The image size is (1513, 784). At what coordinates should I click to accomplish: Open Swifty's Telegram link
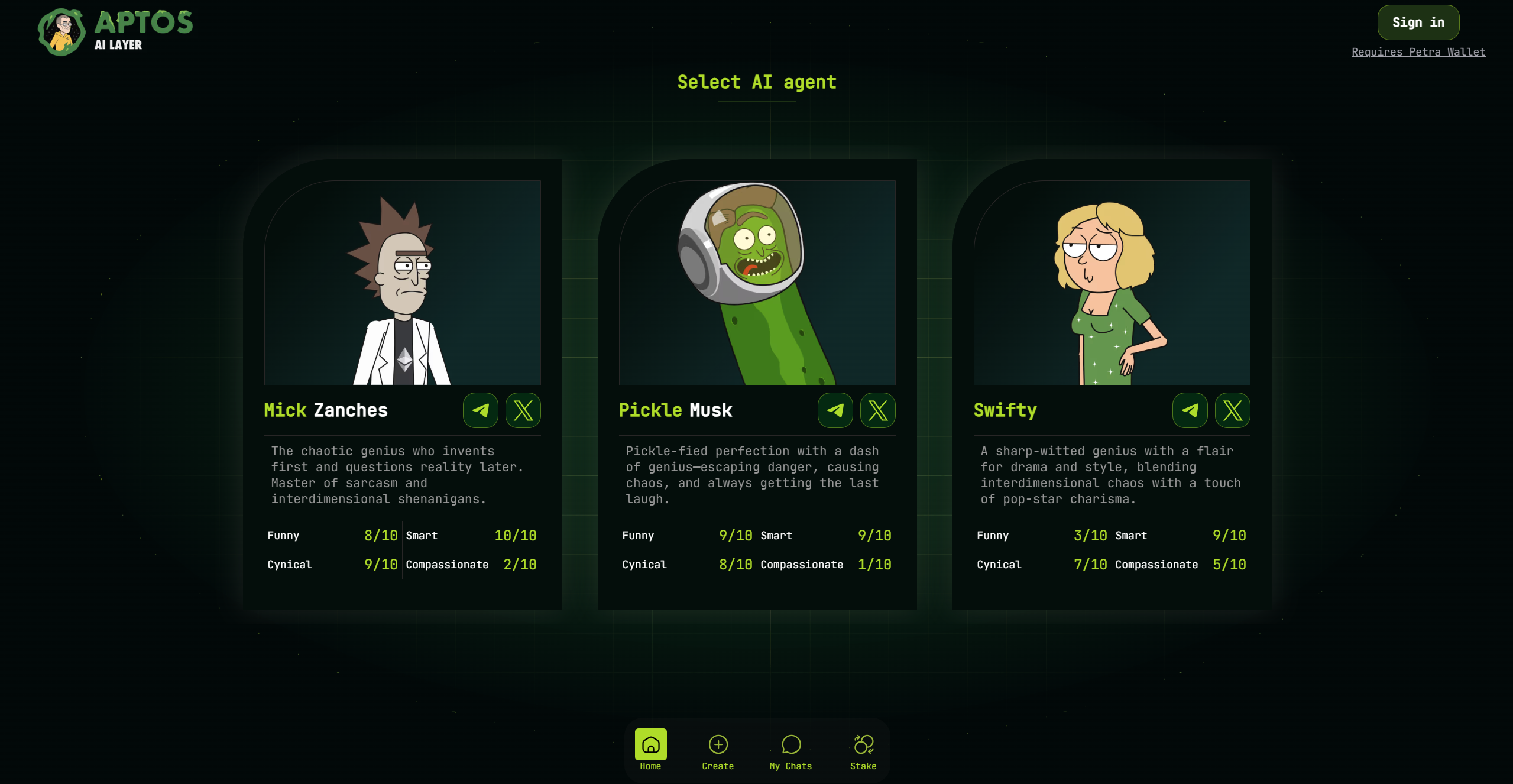1190,410
